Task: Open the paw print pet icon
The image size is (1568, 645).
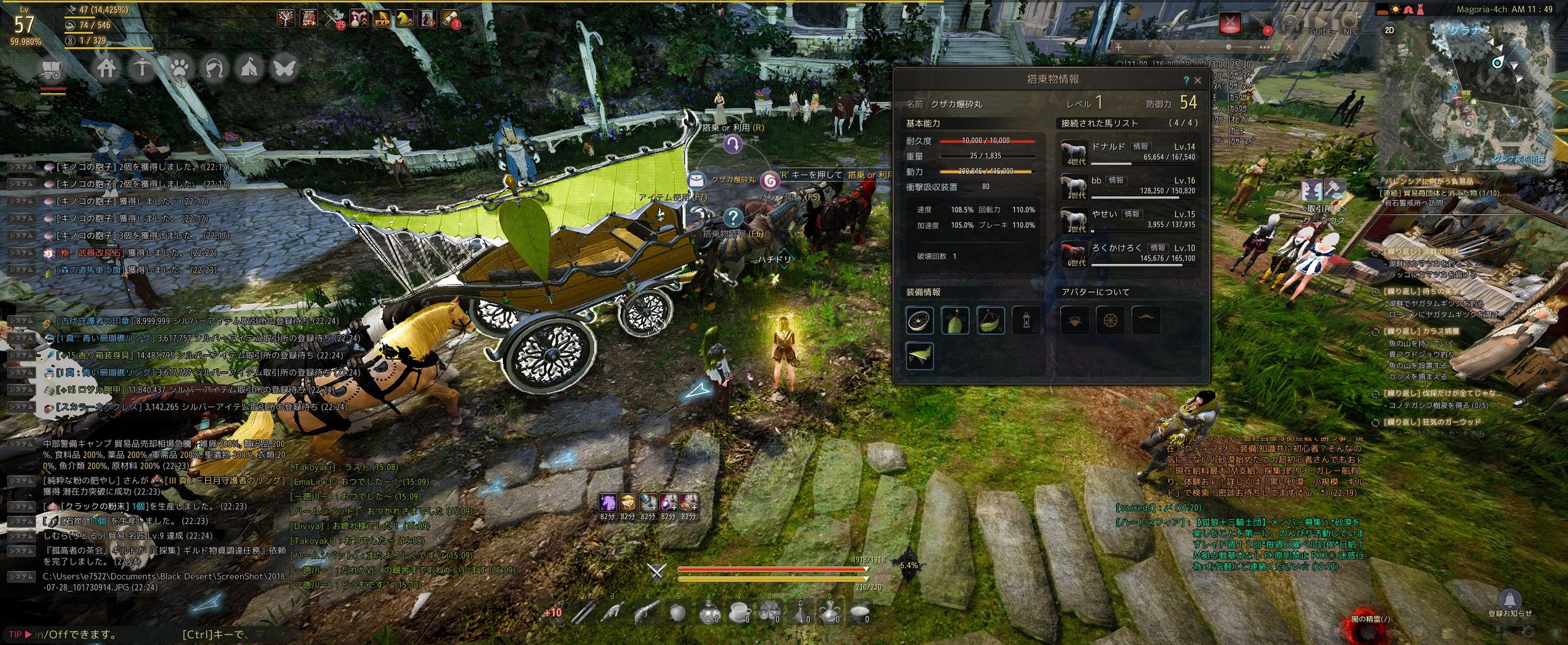Action: [179, 68]
